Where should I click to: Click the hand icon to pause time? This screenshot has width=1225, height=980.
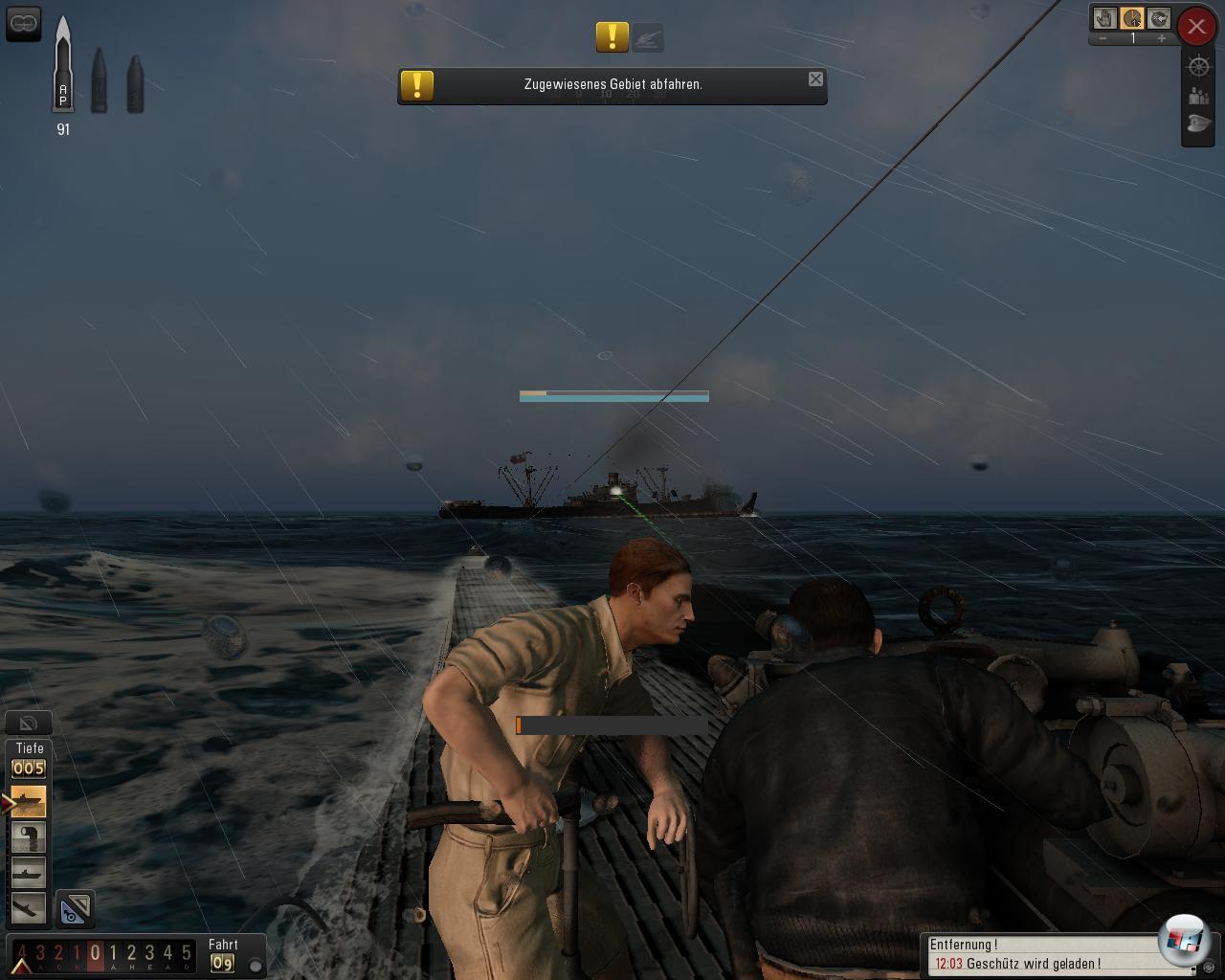coord(1105,18)
